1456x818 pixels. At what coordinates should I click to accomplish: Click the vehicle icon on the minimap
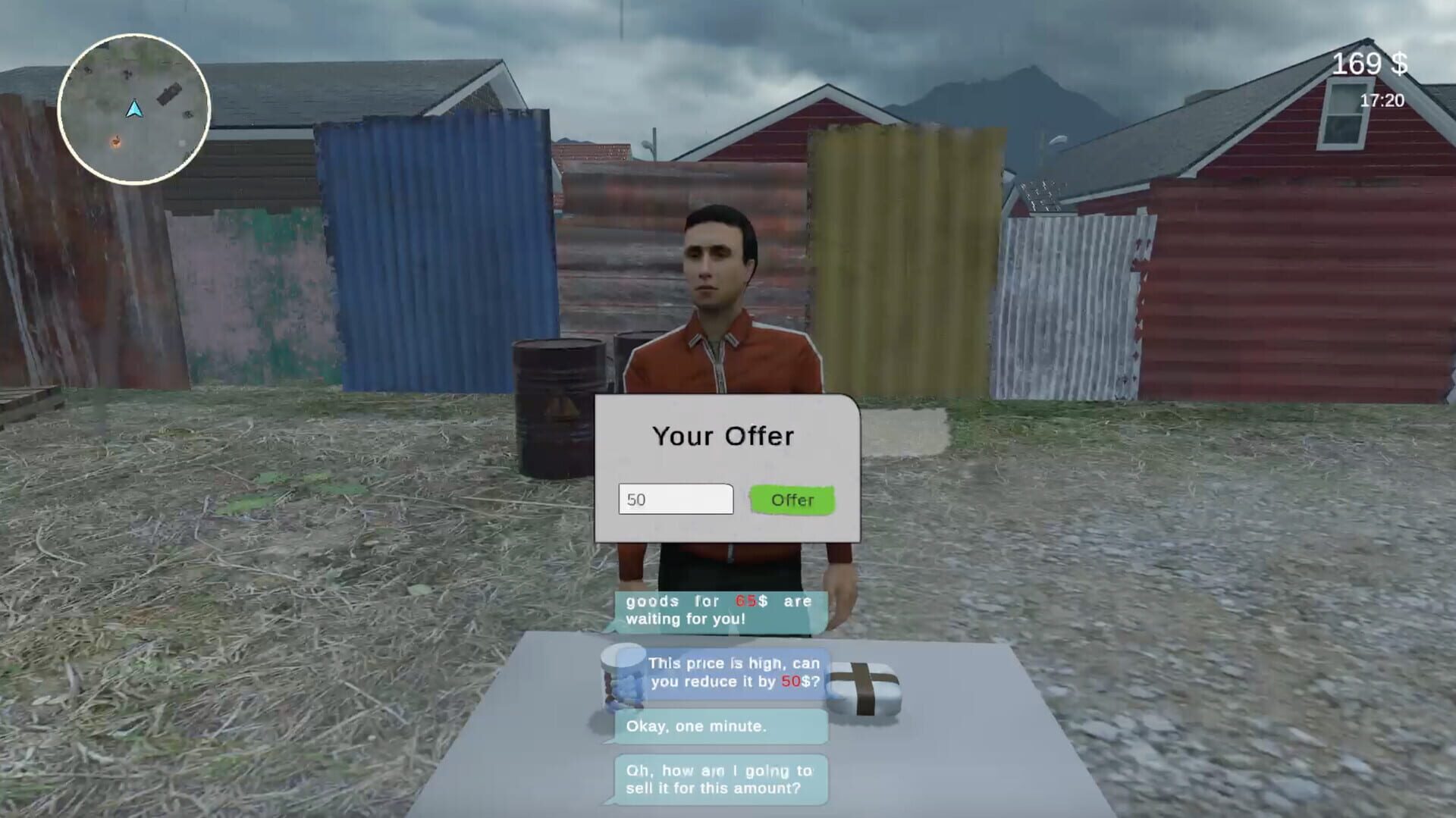click(168, 94)
